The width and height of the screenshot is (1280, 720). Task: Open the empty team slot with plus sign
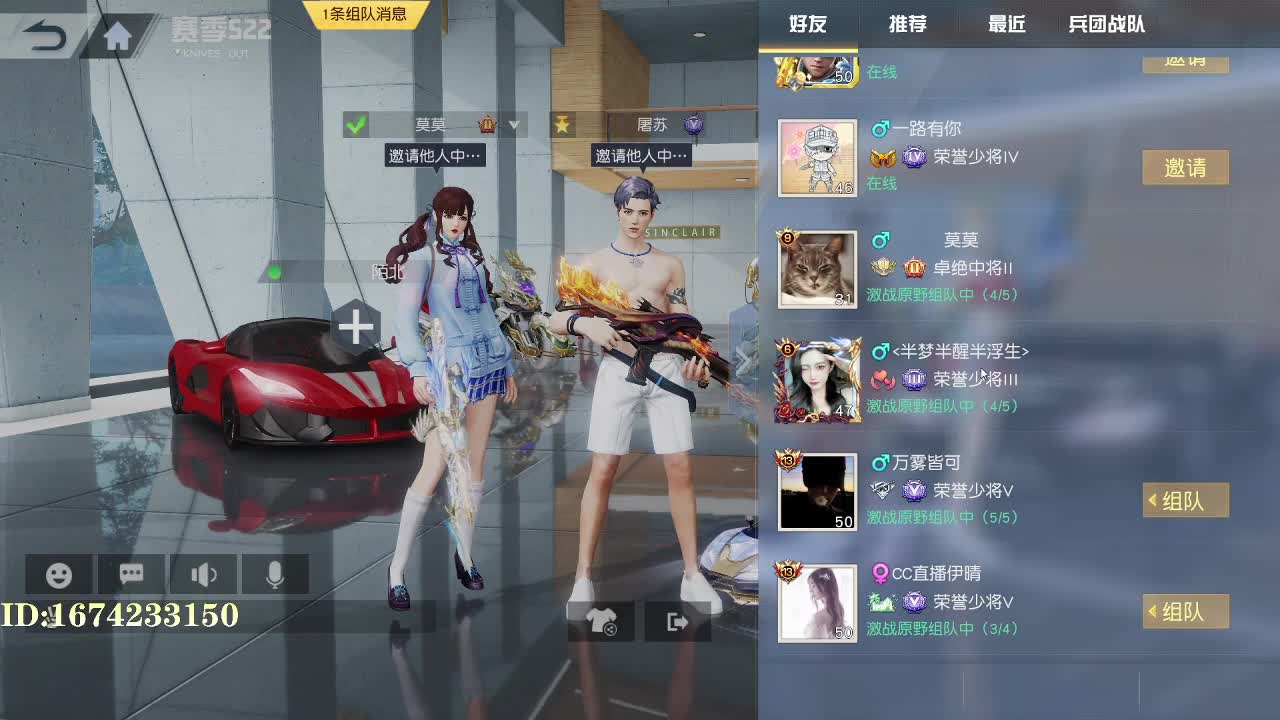356,326
